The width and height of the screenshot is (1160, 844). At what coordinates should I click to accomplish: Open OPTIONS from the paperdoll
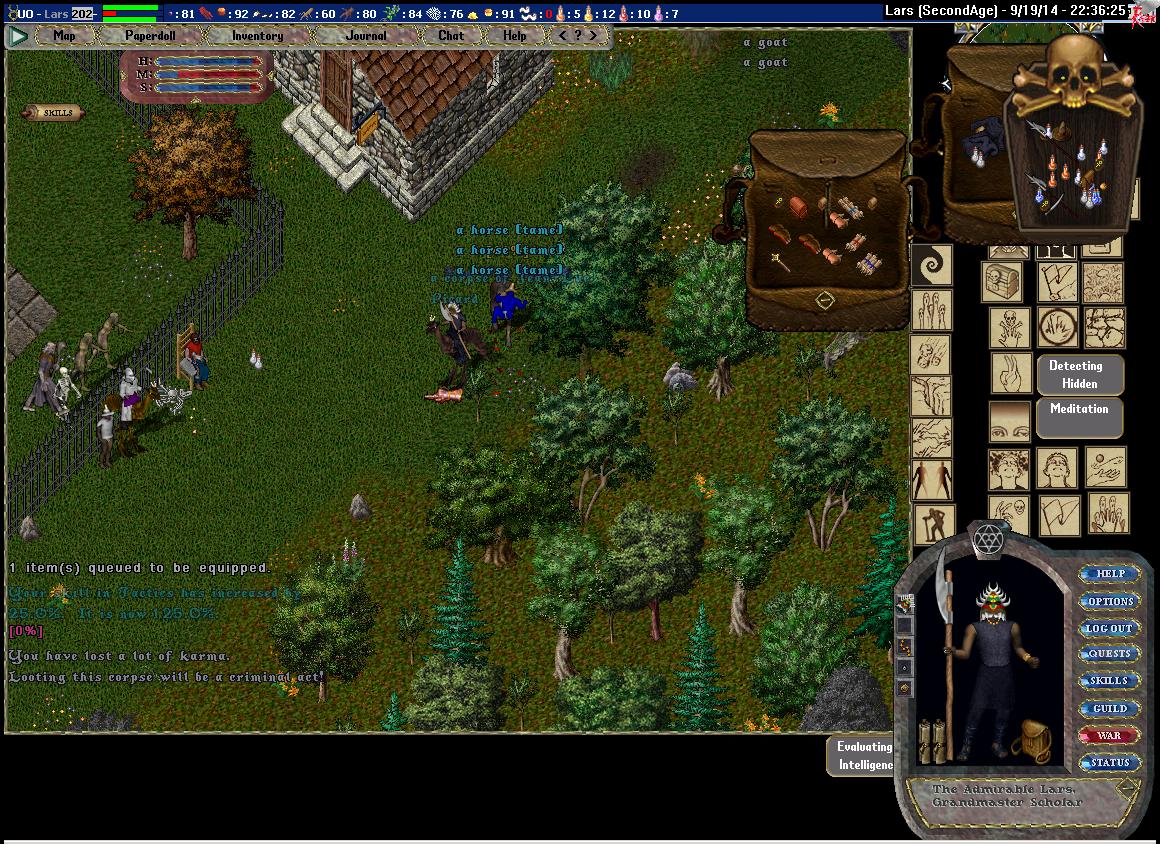click(x=1110, y=601)
